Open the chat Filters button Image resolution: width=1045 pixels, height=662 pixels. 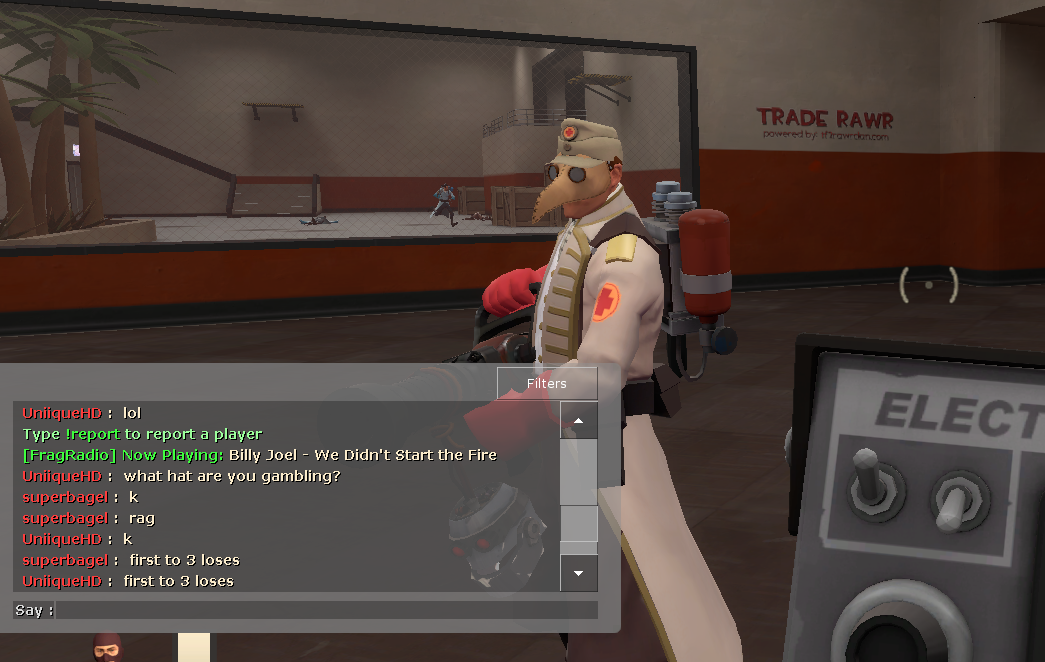pos(547,383)
